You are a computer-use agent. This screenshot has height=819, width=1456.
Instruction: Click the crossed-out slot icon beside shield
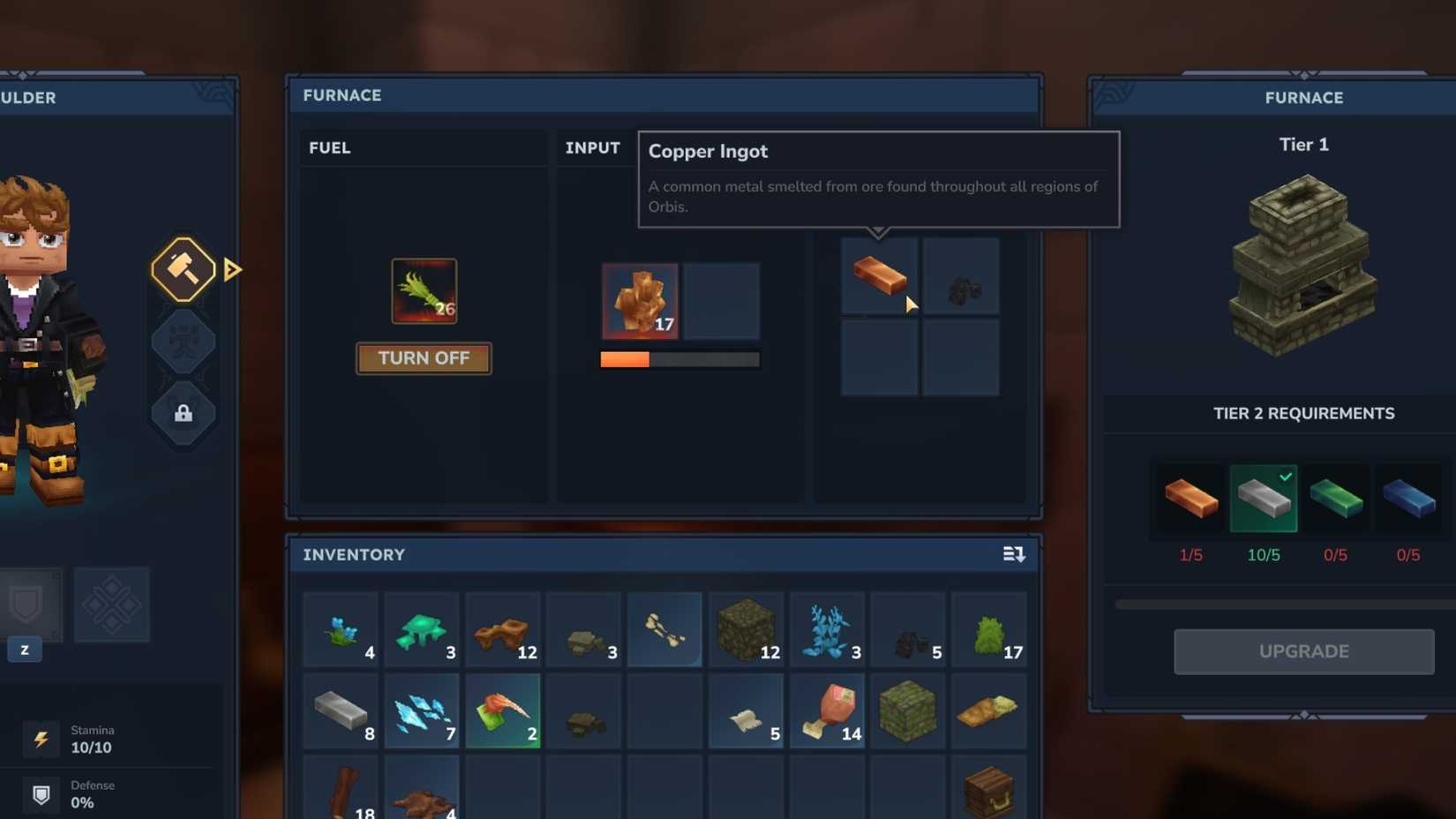tap(112, 605)
